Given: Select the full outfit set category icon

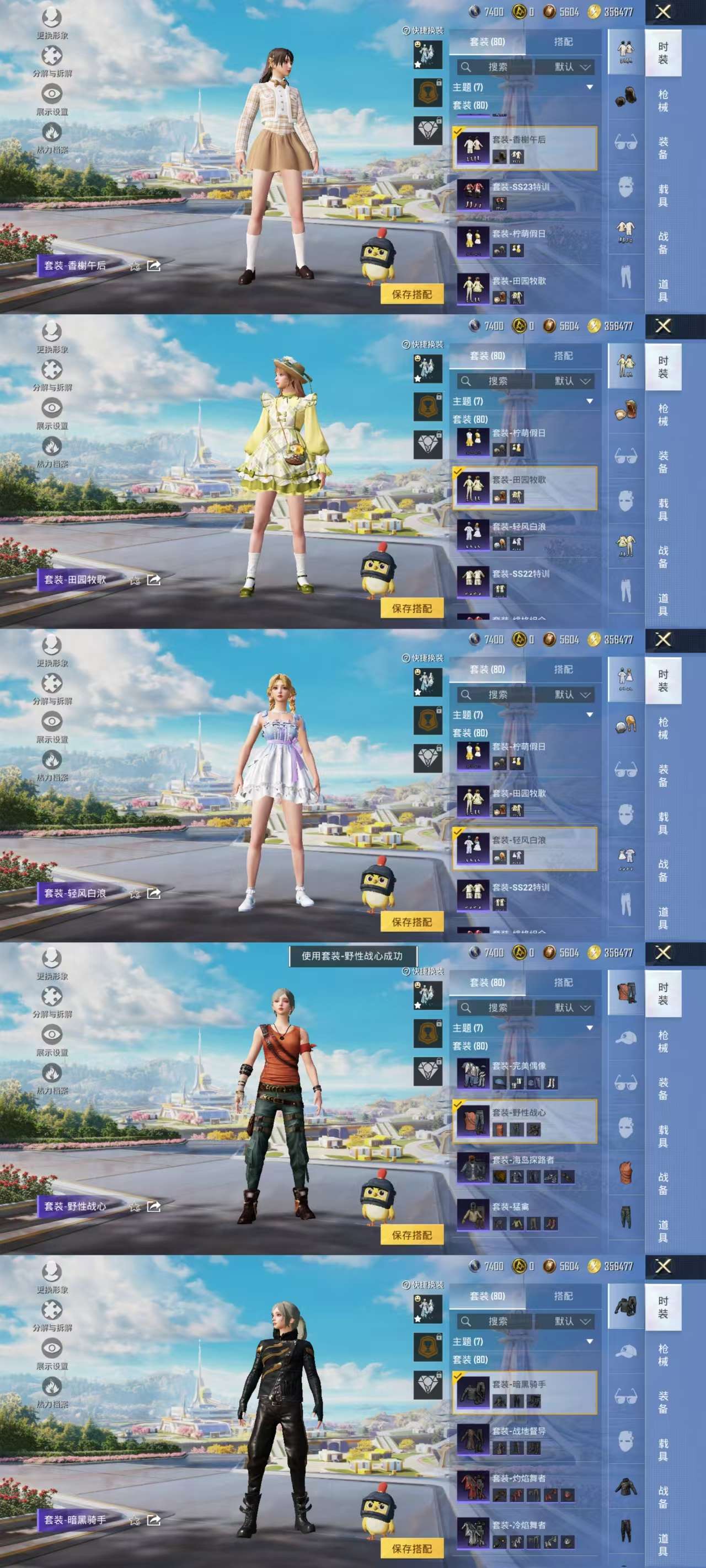Looking at the screenshot, I should tap(625, 50).
